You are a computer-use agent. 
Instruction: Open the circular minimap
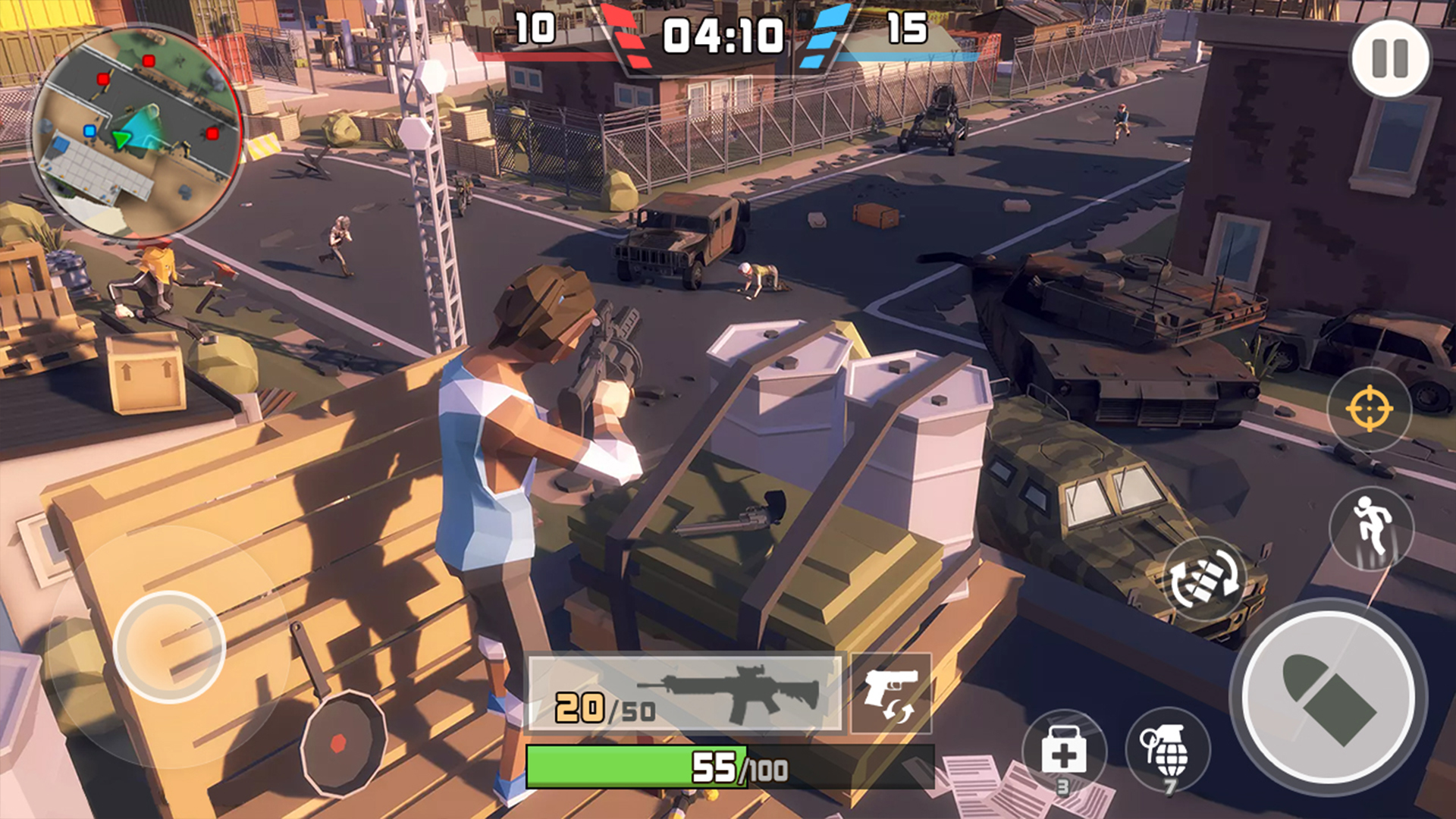click(x=137, y=133)
